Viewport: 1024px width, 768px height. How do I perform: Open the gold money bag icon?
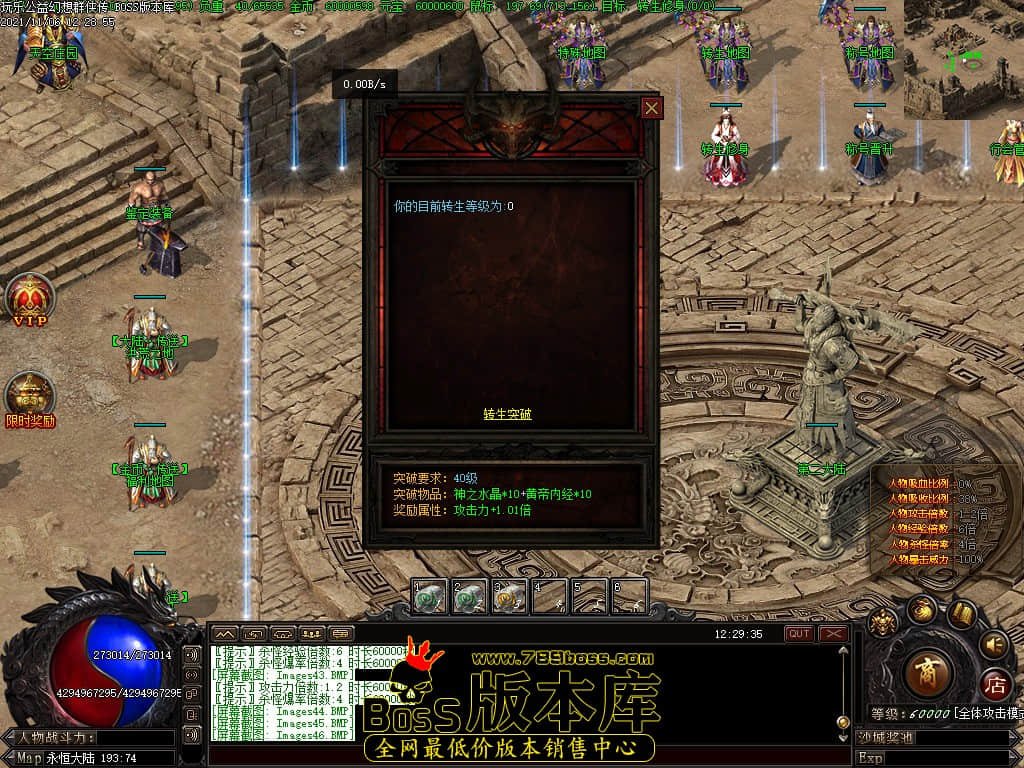[x=921, y=609]
